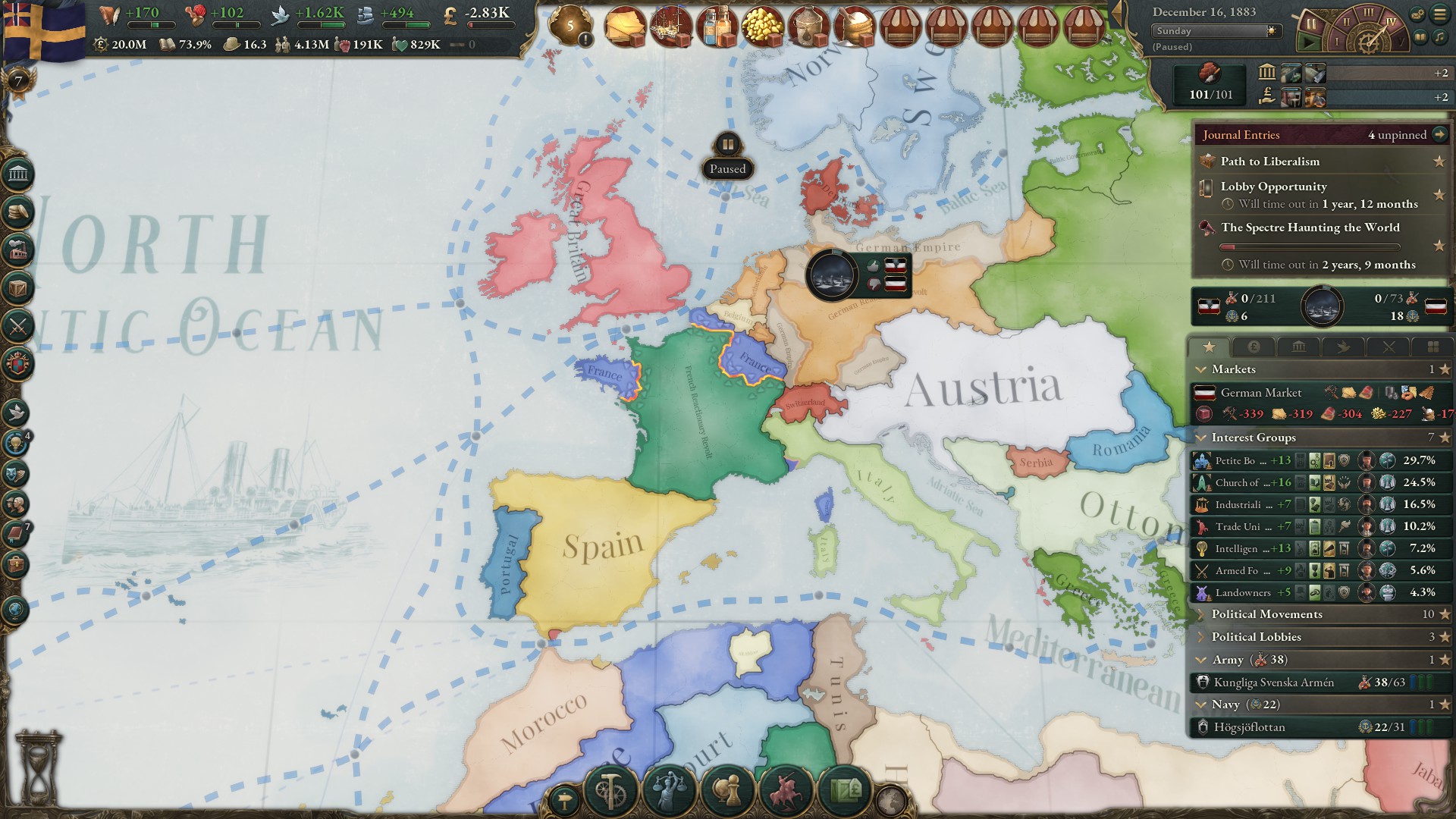Switch to the starred favorites tab in right panel
The image size is (1456, 819).
pos(1211,347)
